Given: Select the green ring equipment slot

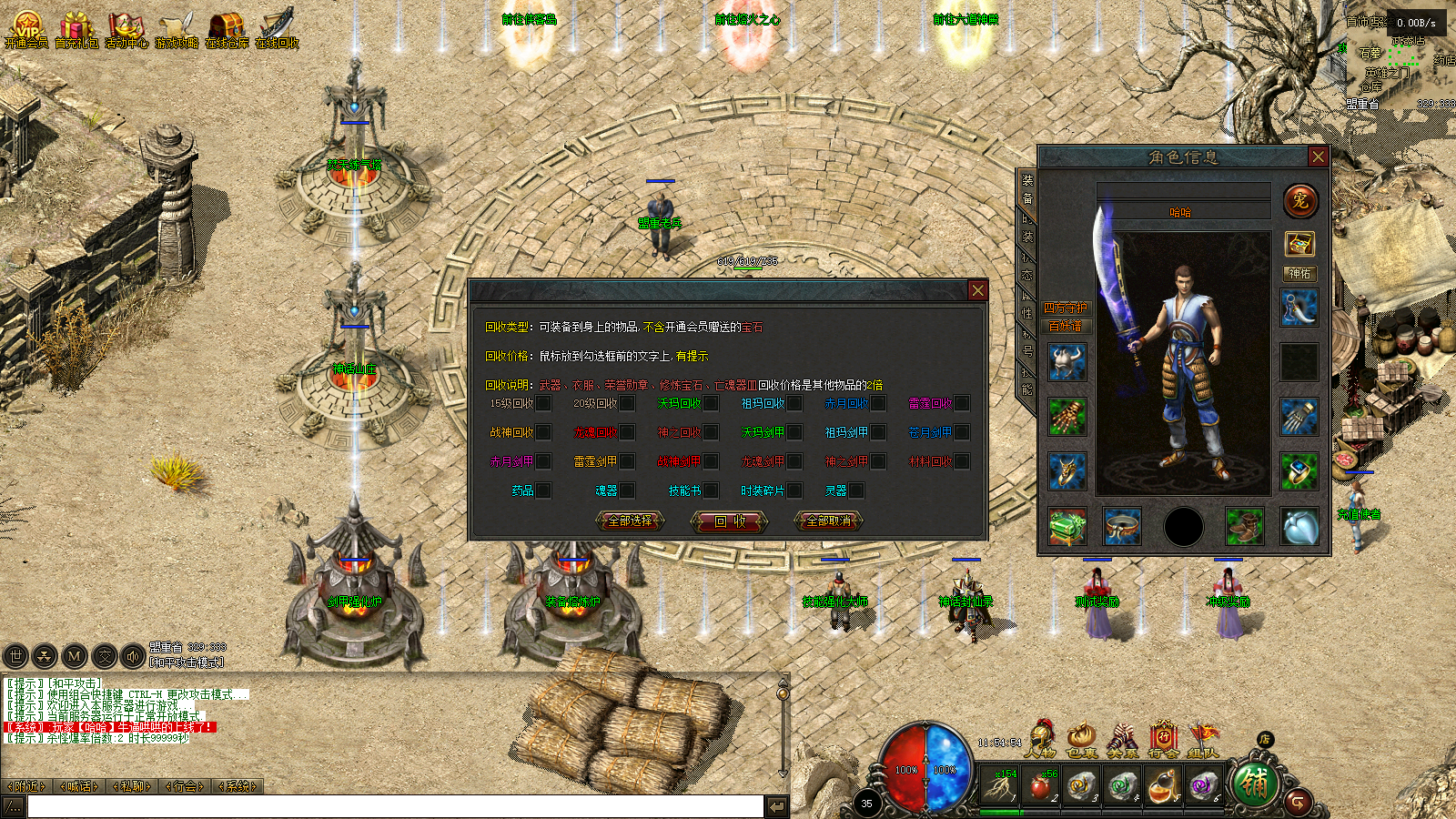Looking at the screenshot, I should coord(1299,471).
